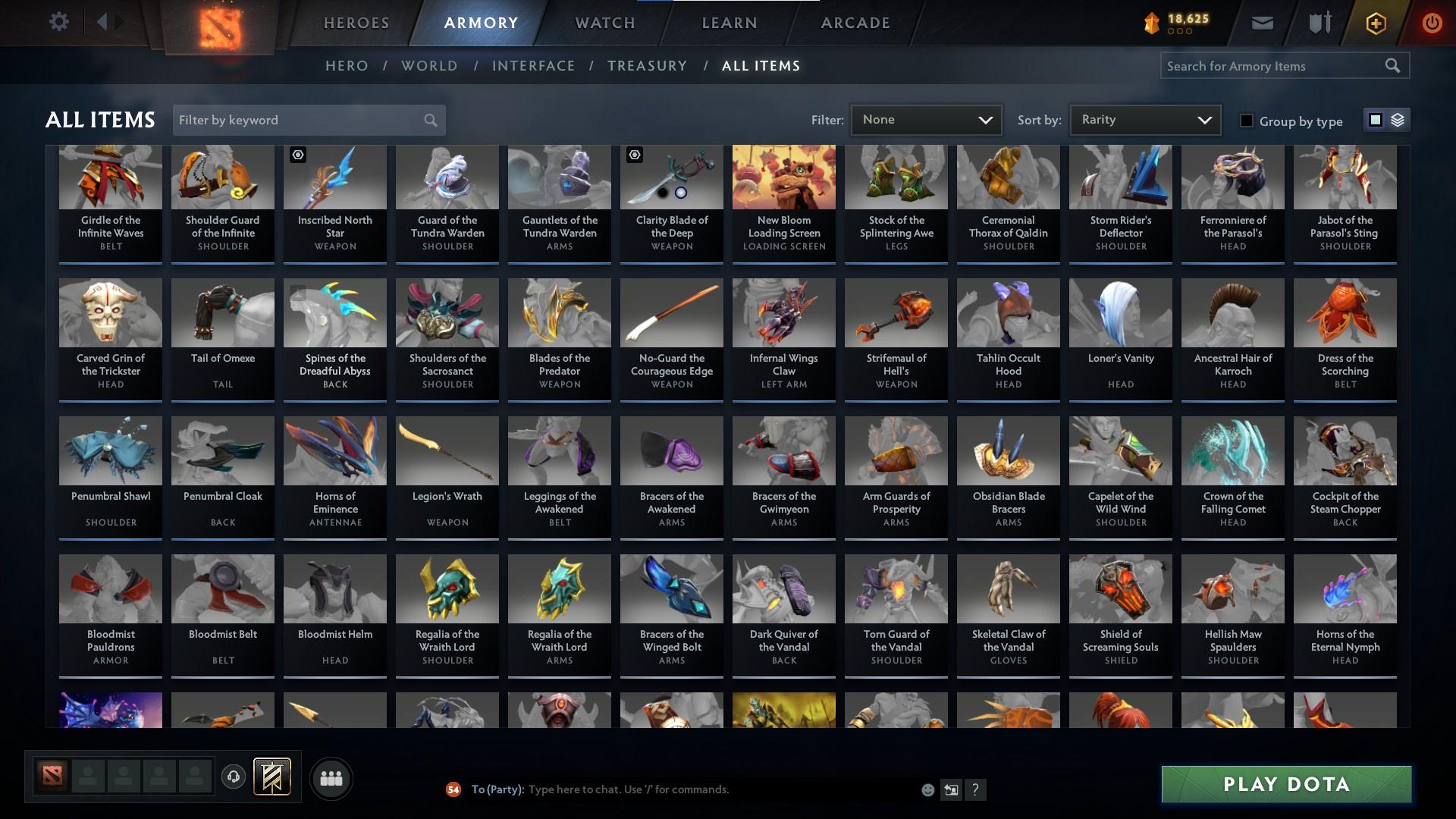Open the emoticon picker in the chat bar

coord(927,789)
